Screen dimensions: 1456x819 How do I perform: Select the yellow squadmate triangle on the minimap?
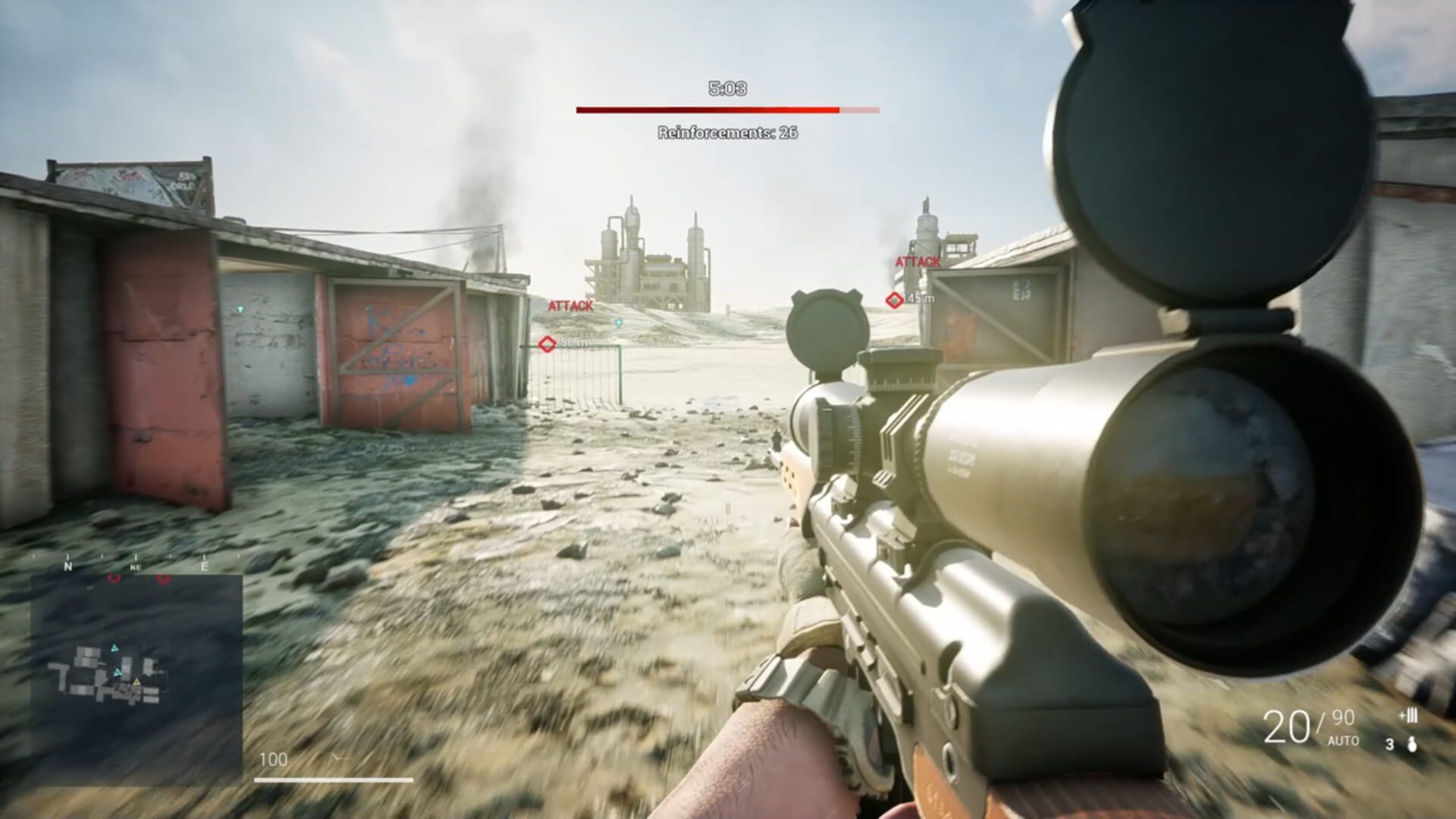[x=136, y=682]
